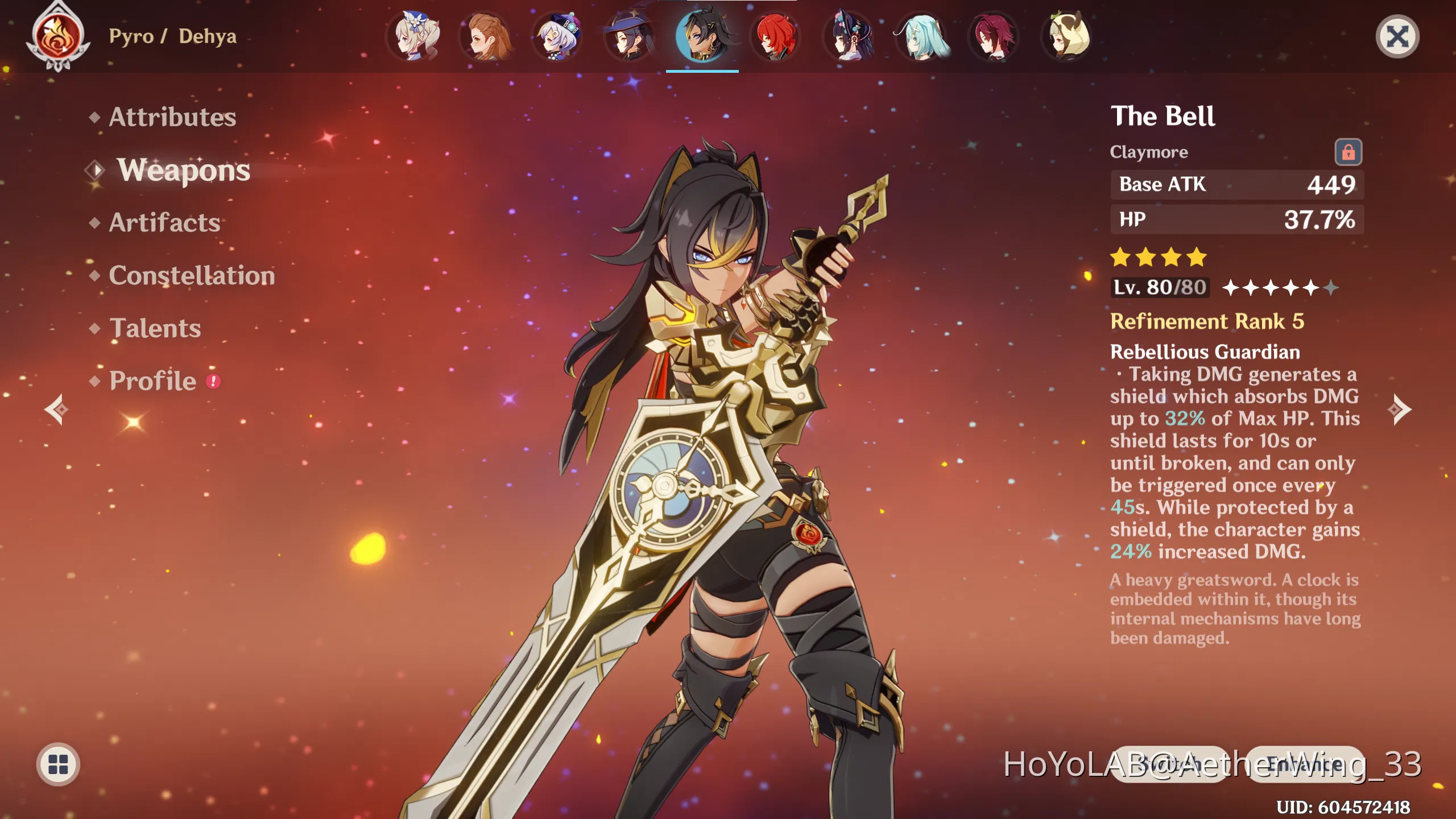Switch to Sayu's character page
The width and height of the screenshot is (1456, 819).
point(1065,36)
